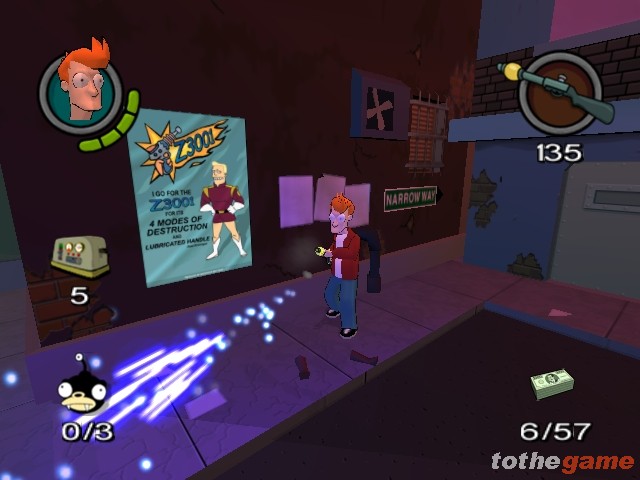The image size is (640, 480).
Task: Select the toaster-shaped device icon
Action: [x=78, y=258]
